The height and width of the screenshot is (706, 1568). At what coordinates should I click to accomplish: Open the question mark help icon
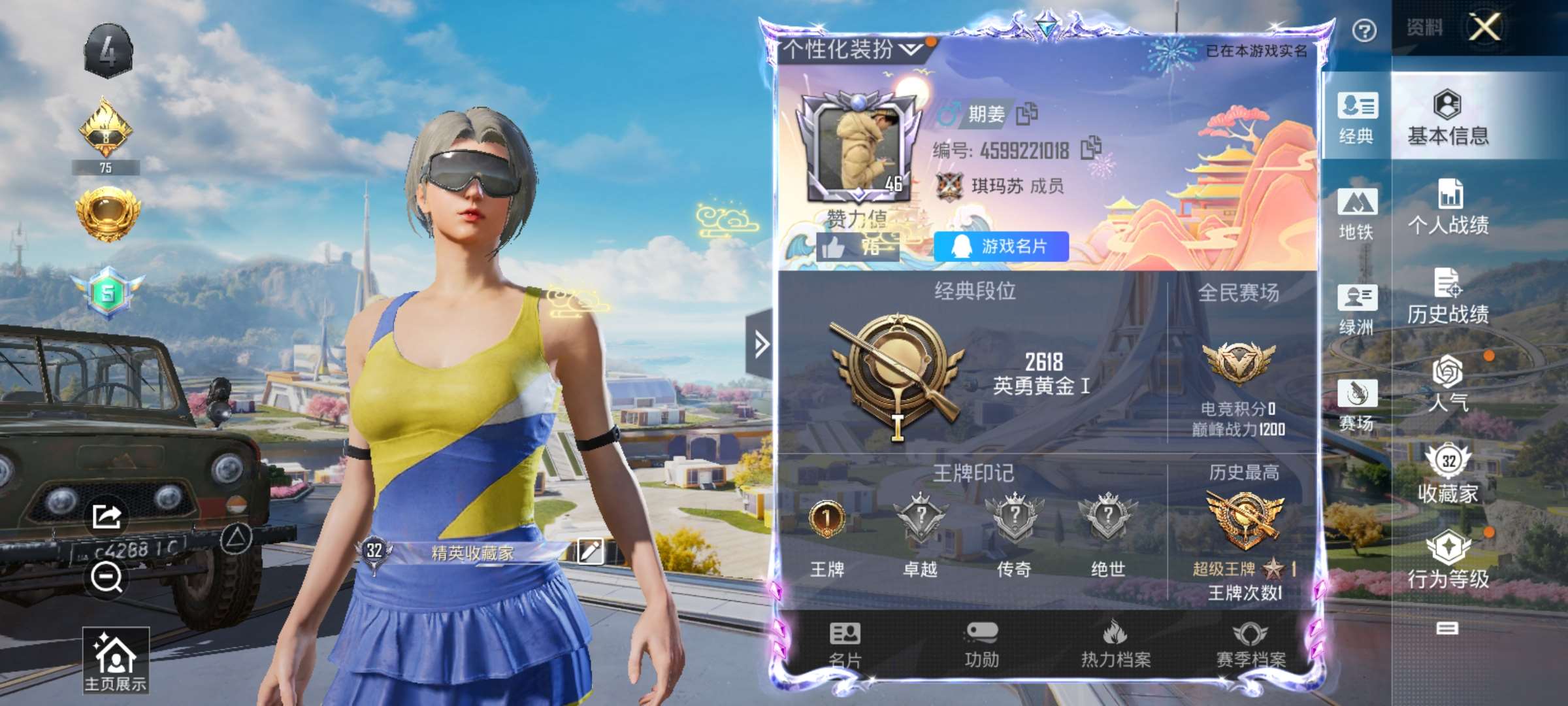[x=1364, y=30]
